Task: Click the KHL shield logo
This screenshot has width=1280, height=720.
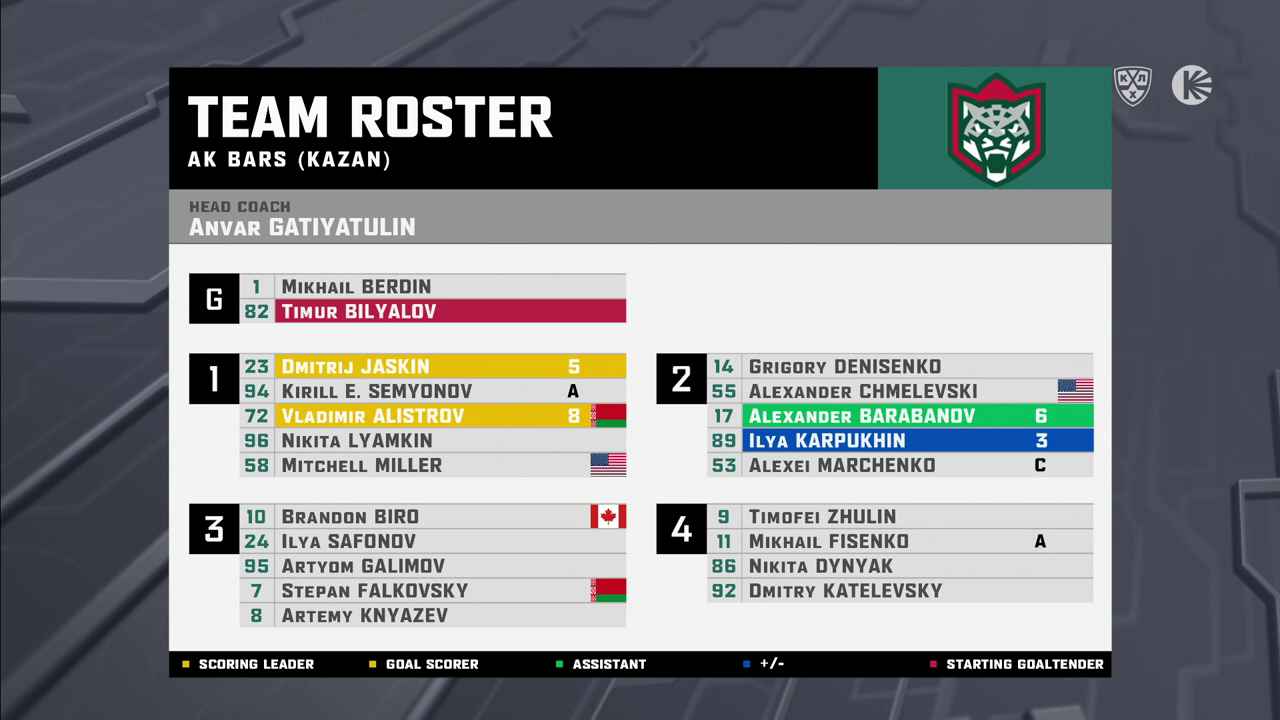Action: pyautogui.click(x=1132, y=86)
